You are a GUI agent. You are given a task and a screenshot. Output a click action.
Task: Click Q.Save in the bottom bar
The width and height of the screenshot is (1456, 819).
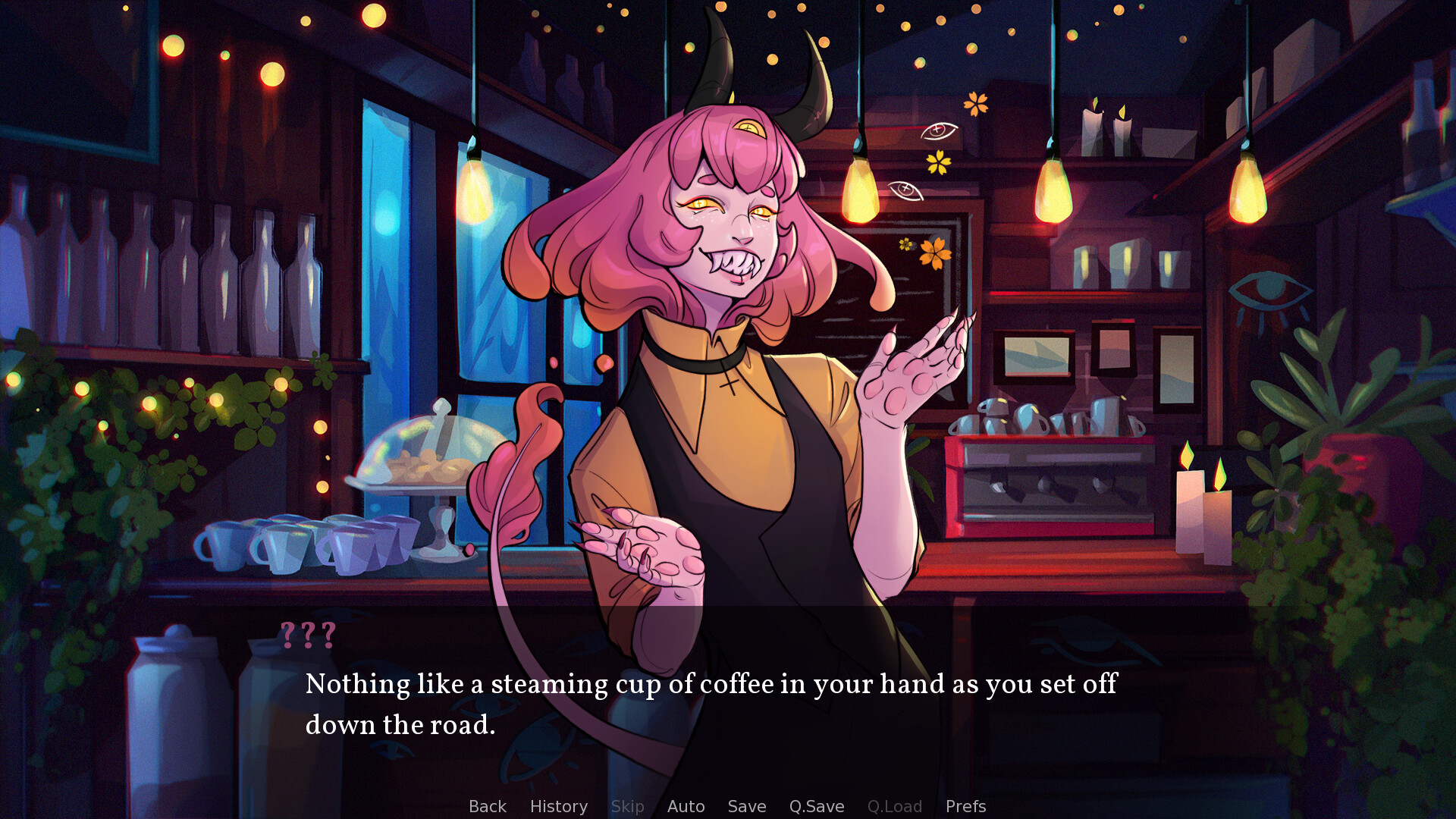point(816,806)
